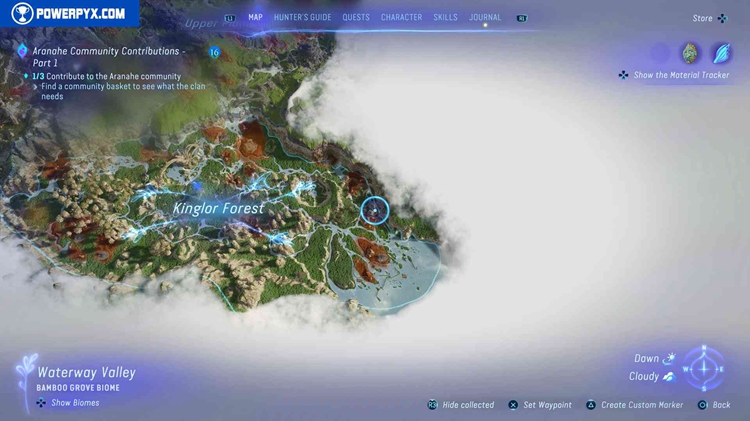Open the Character tab

click(401, 17)
